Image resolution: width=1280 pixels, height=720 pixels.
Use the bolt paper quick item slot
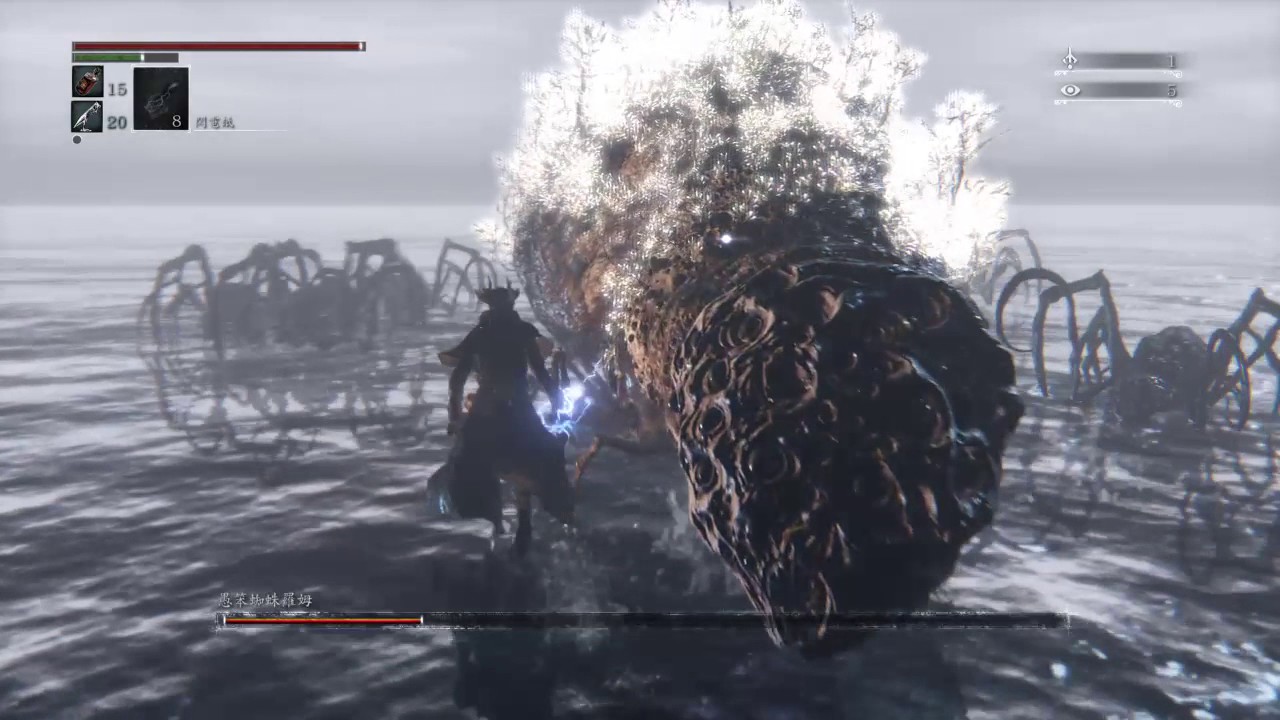160,98
